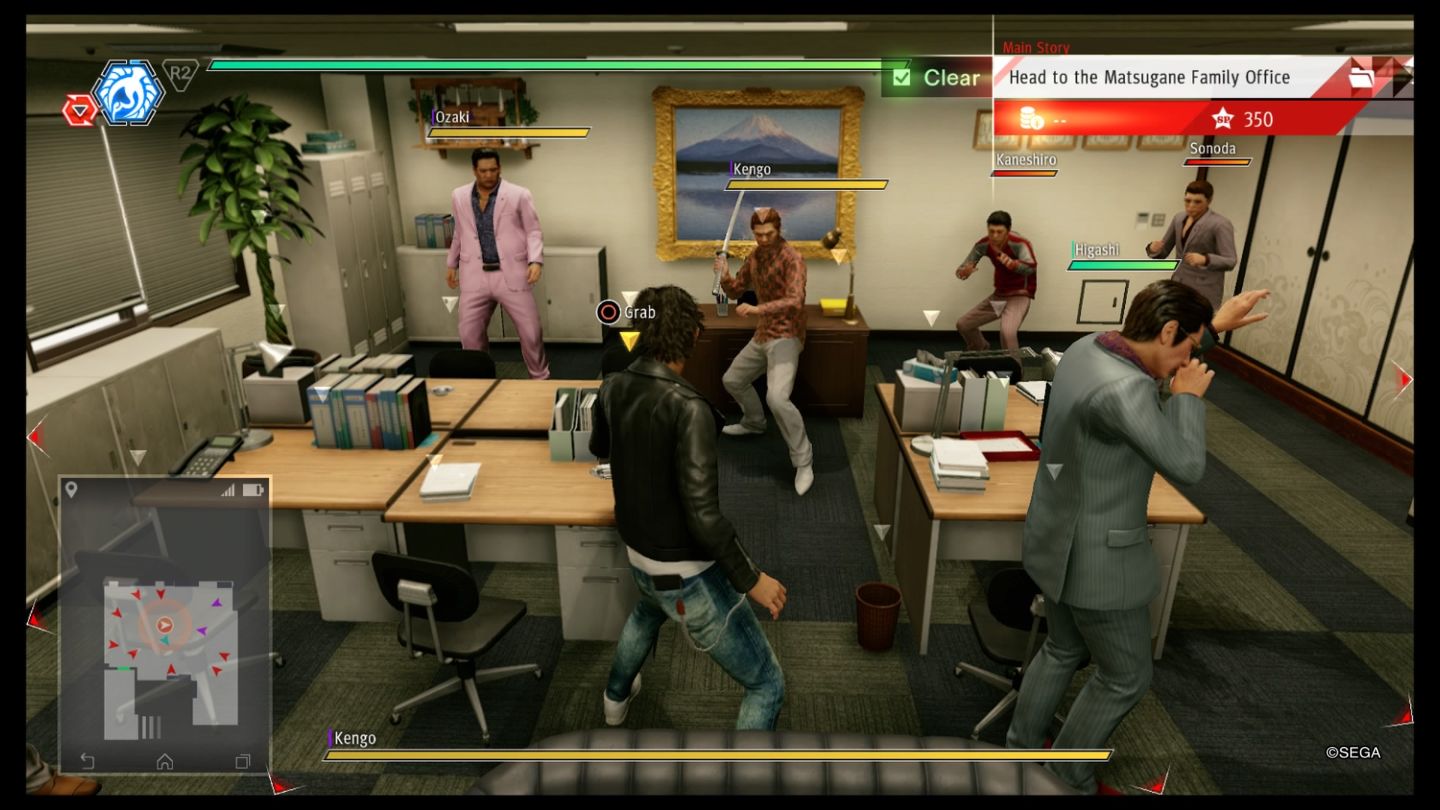Viewport: 1440px width, 810px height.
Task: Select the Main Story tab label
Action: [1036, 48]
